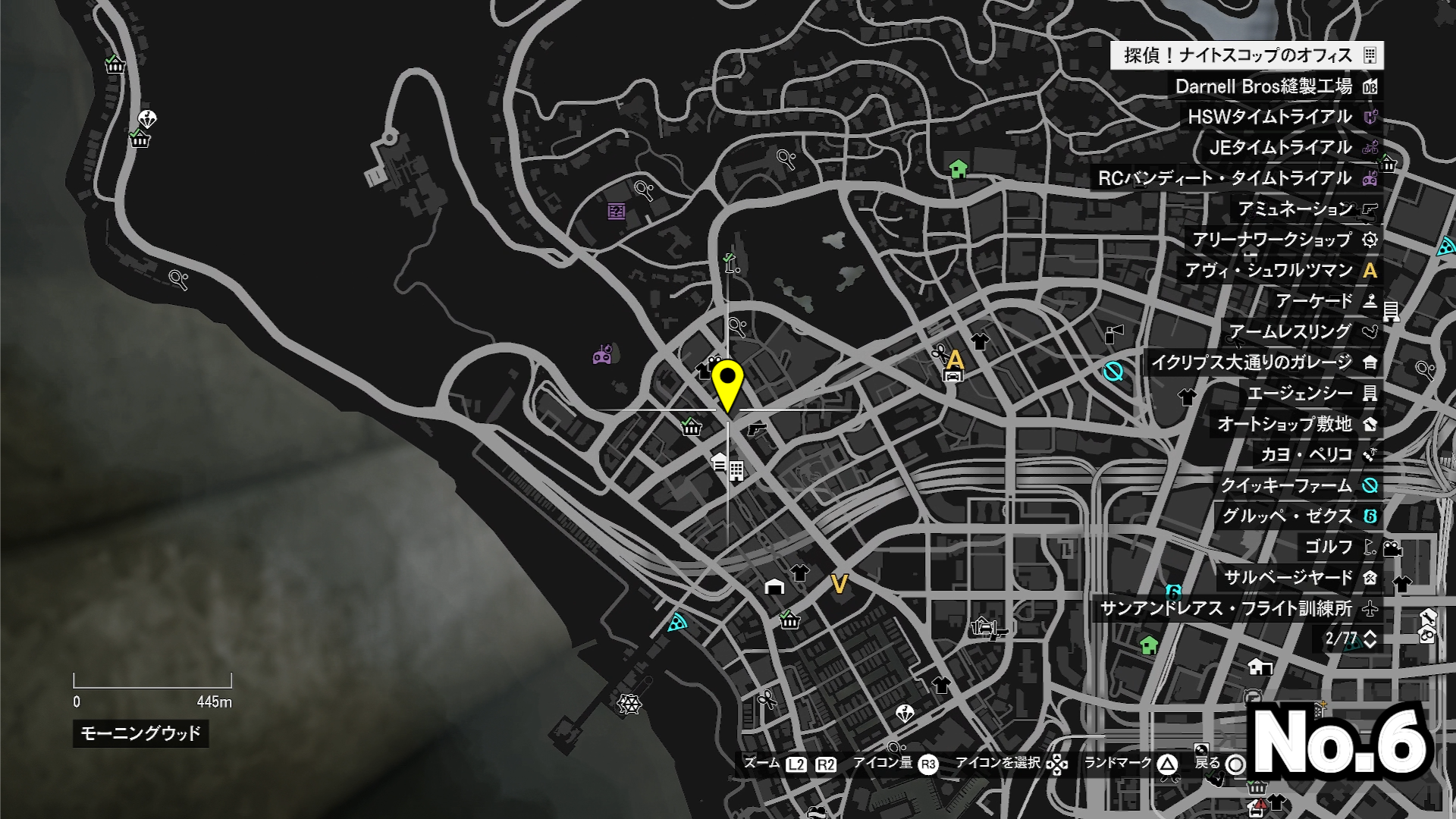Choose カヨ・ペリコ from the legend
This screenshot has height=819, width=1456.
click(1317, 455)
